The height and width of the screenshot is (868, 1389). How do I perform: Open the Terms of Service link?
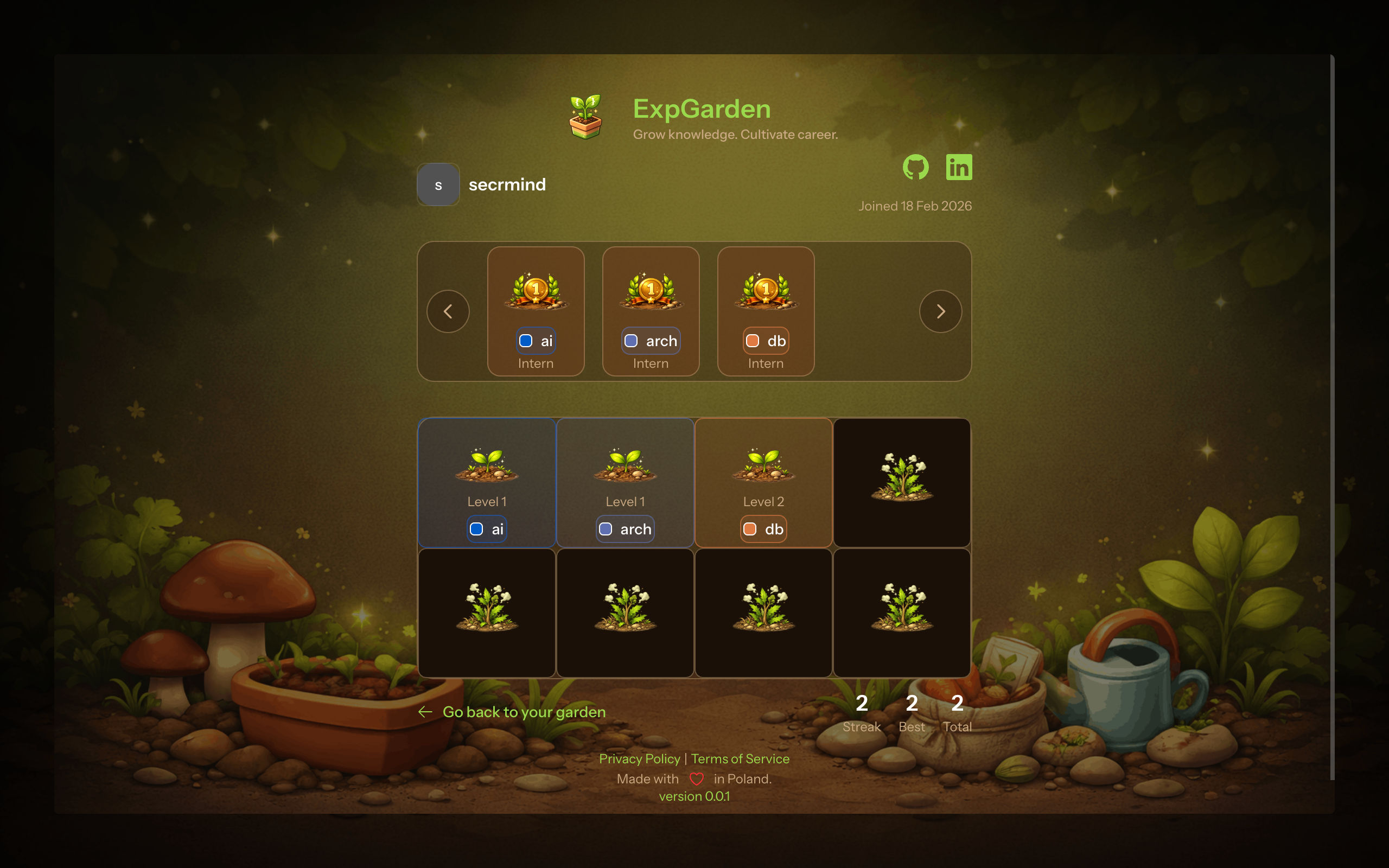coord(740,759)
